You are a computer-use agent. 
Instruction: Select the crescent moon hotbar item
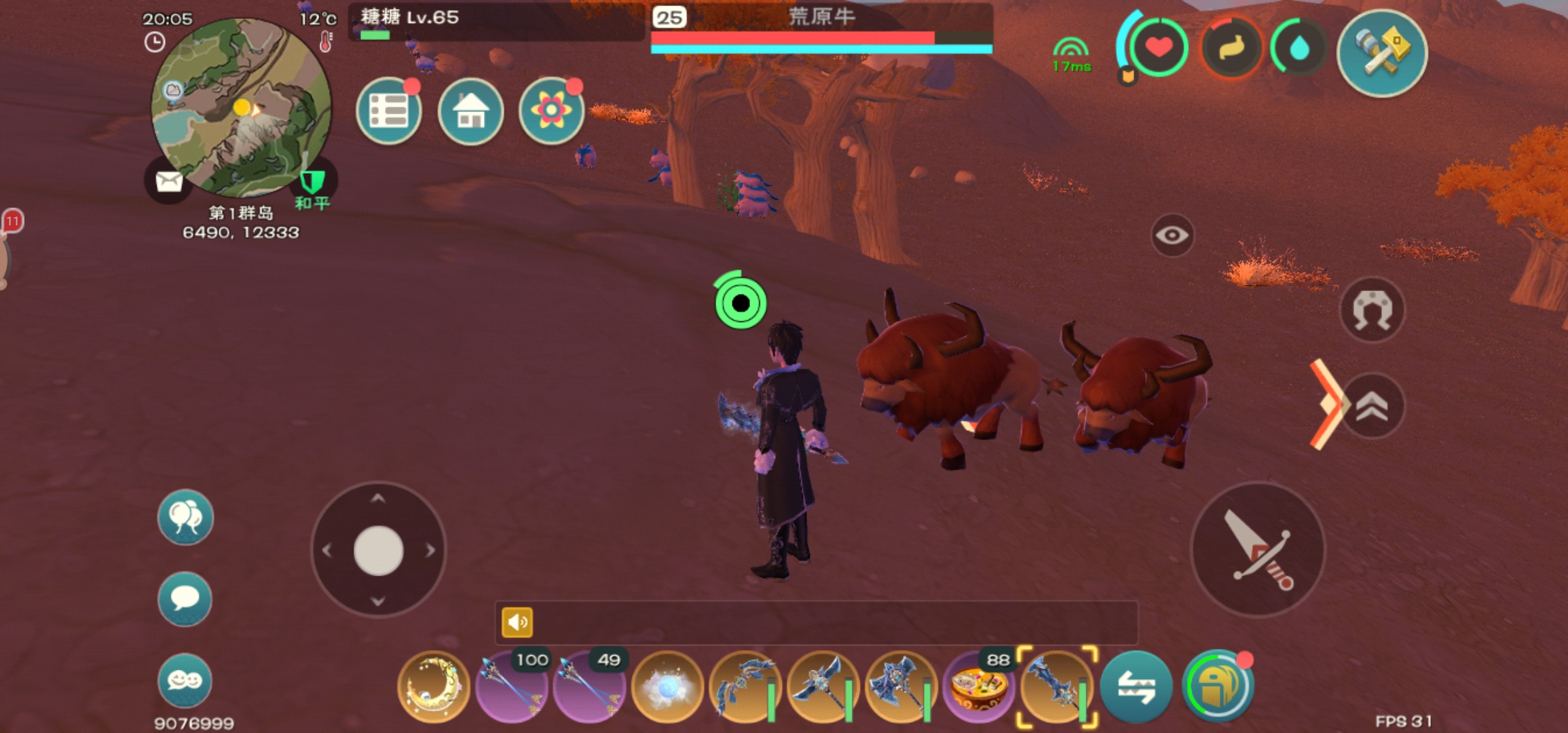point(434,687)
